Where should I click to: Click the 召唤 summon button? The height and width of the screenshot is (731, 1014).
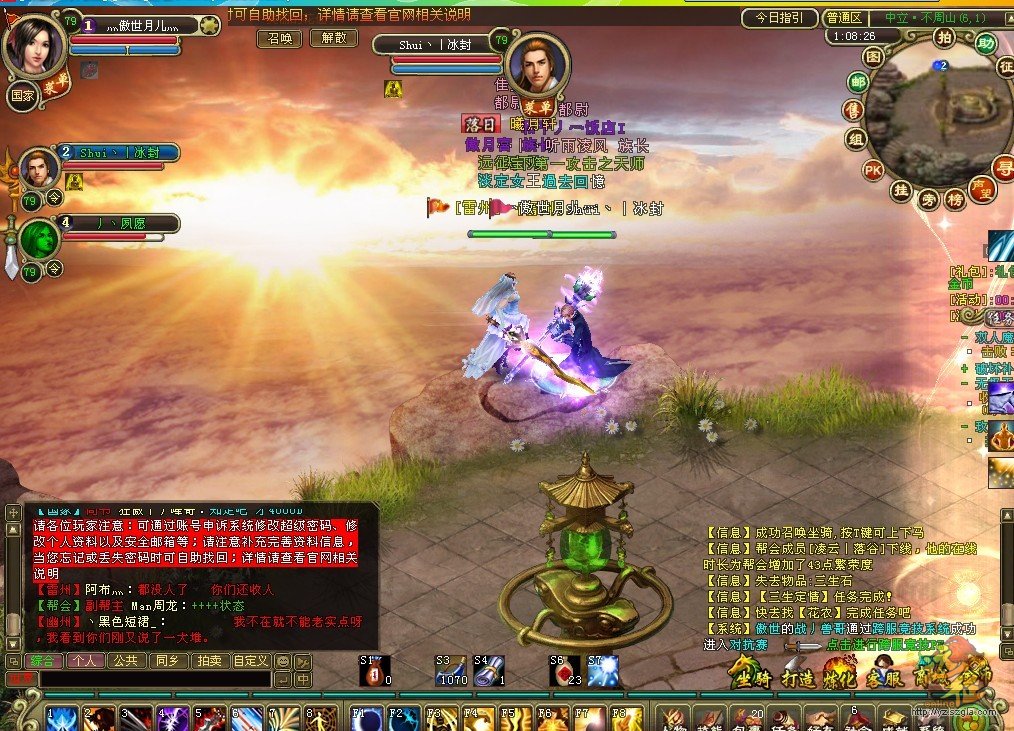tap(280, 38)
